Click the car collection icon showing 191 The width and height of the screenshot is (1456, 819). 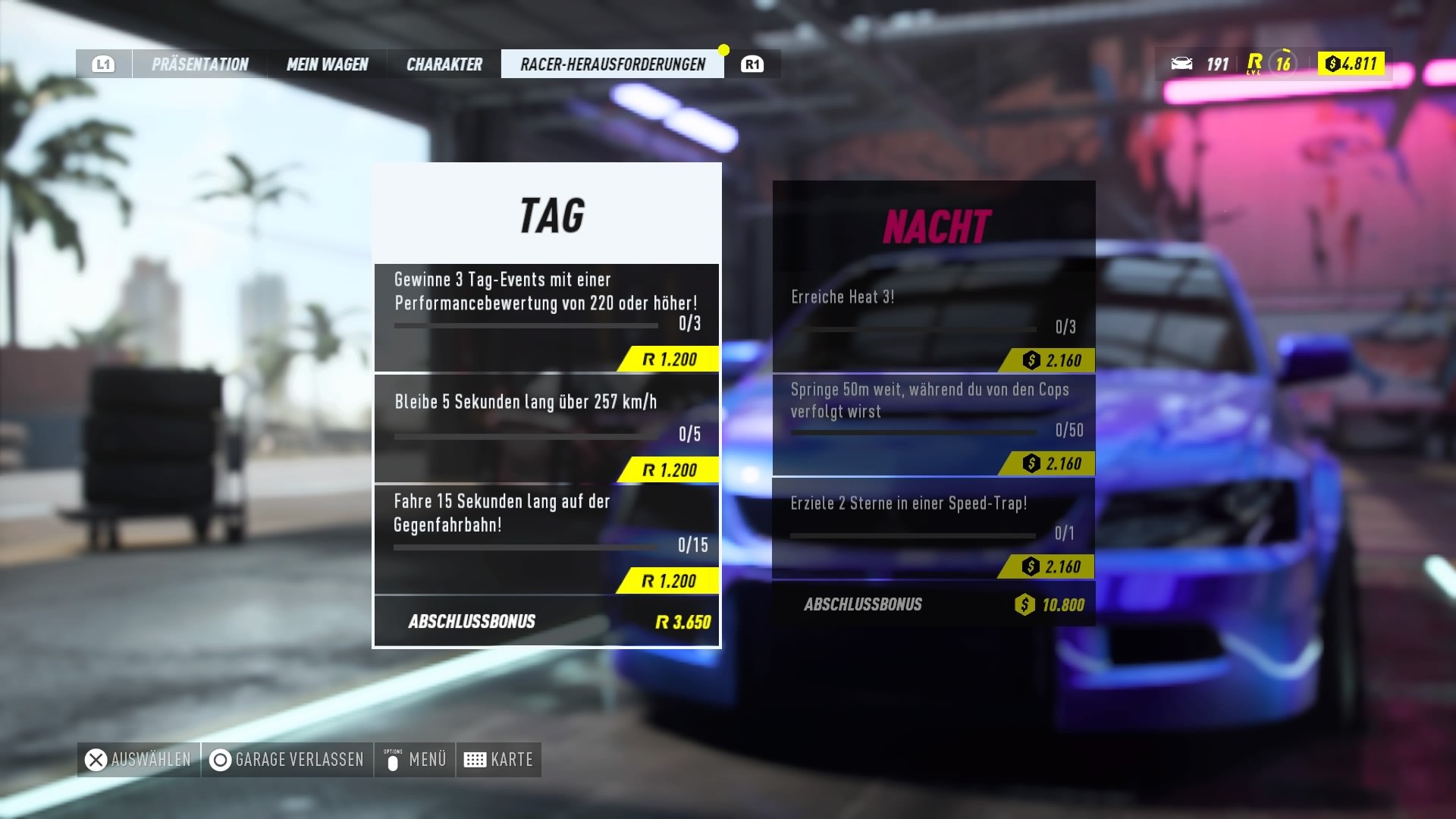[1183, 64]
